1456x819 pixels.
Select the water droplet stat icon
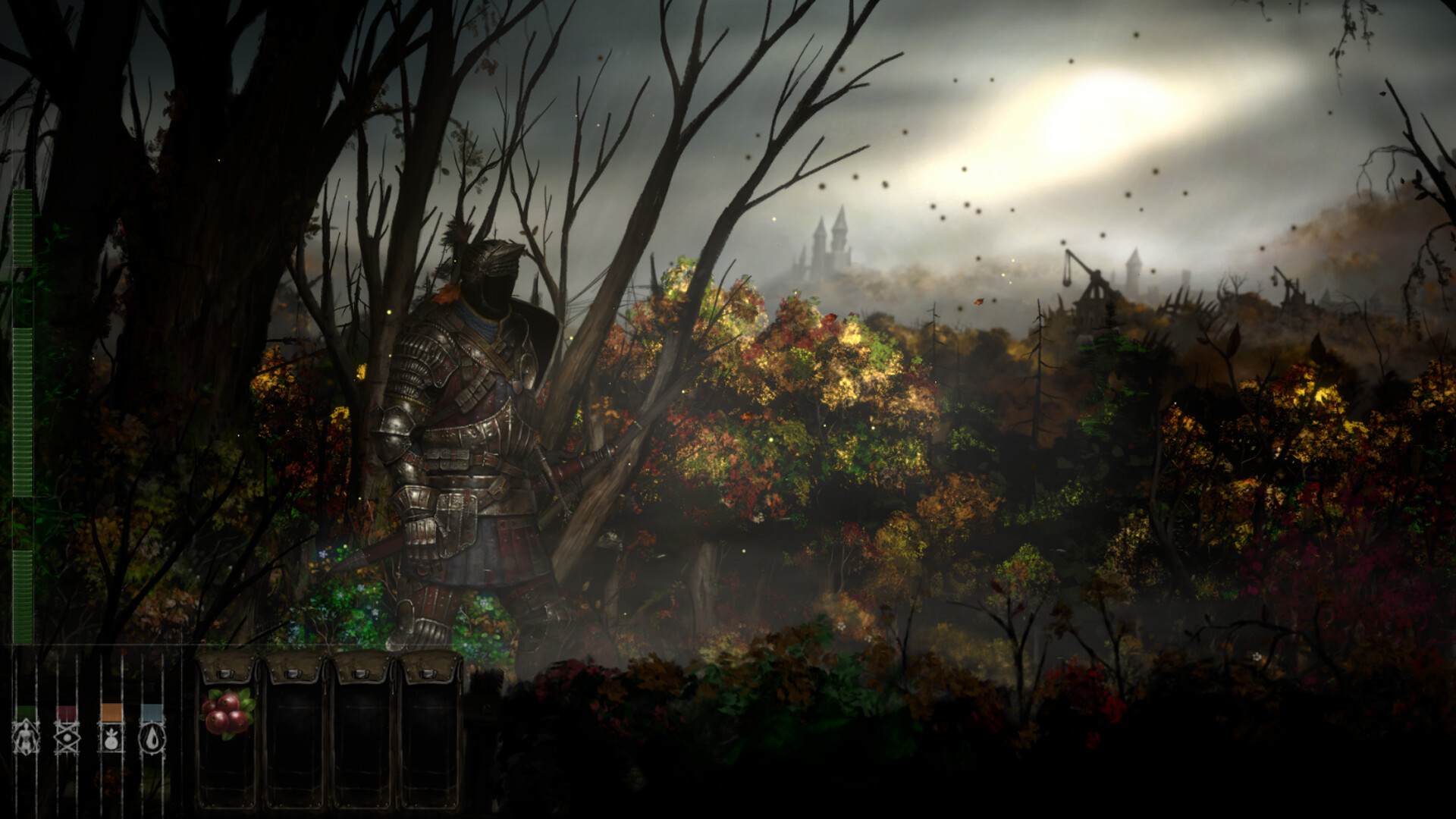pos(152,737)
